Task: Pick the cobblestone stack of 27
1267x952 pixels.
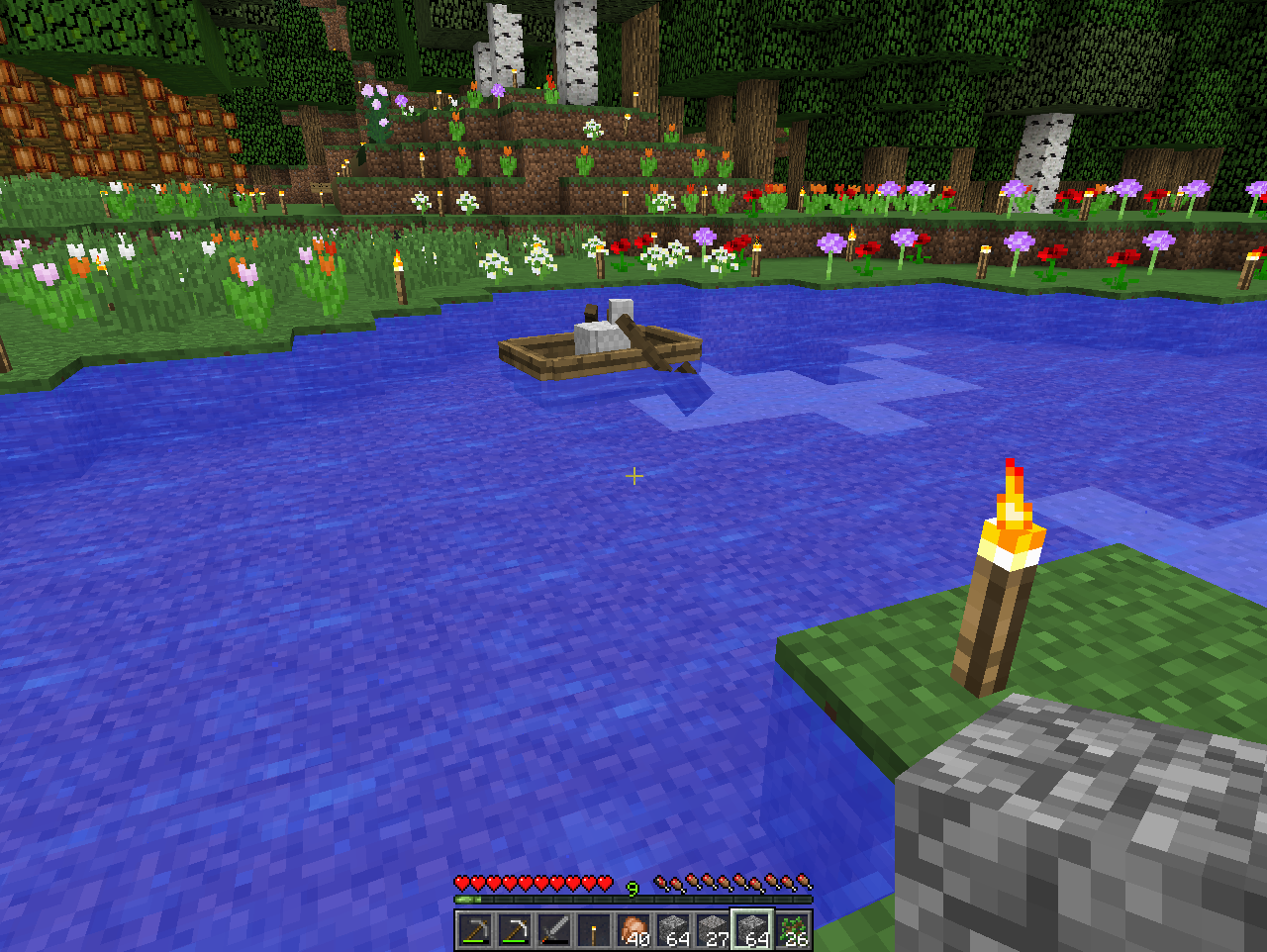Action: 713,931
